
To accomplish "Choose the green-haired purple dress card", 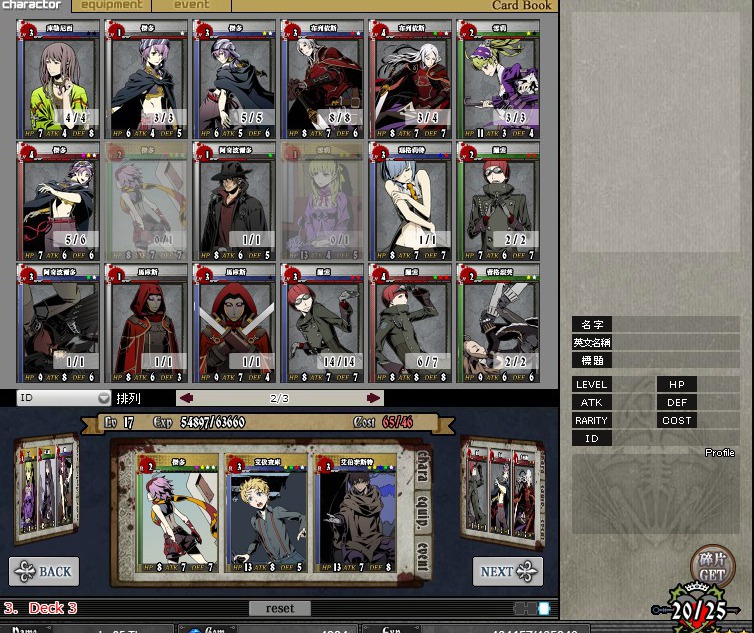I will pyautogui.click(x=498, y=79).
